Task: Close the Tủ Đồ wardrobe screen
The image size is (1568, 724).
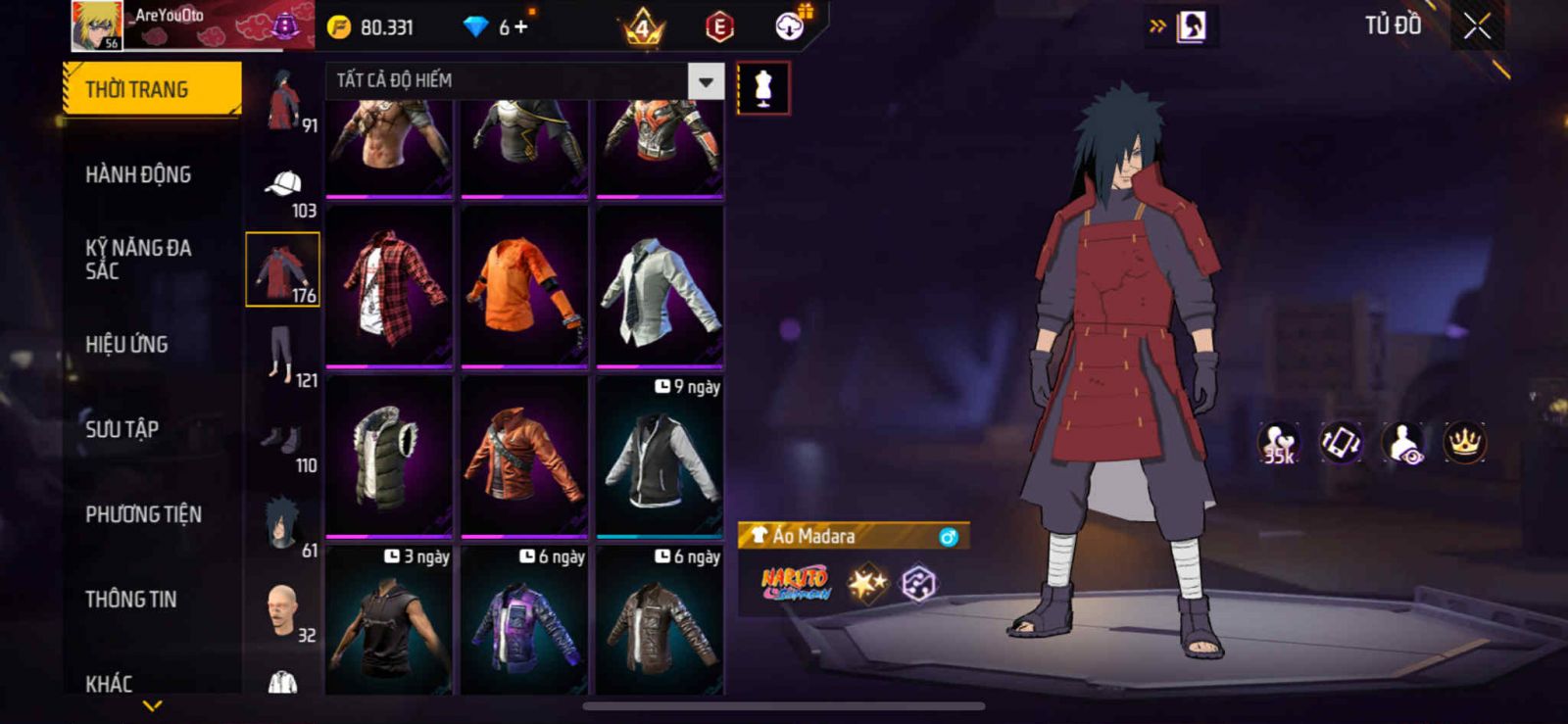Action: pos(1477,26)
